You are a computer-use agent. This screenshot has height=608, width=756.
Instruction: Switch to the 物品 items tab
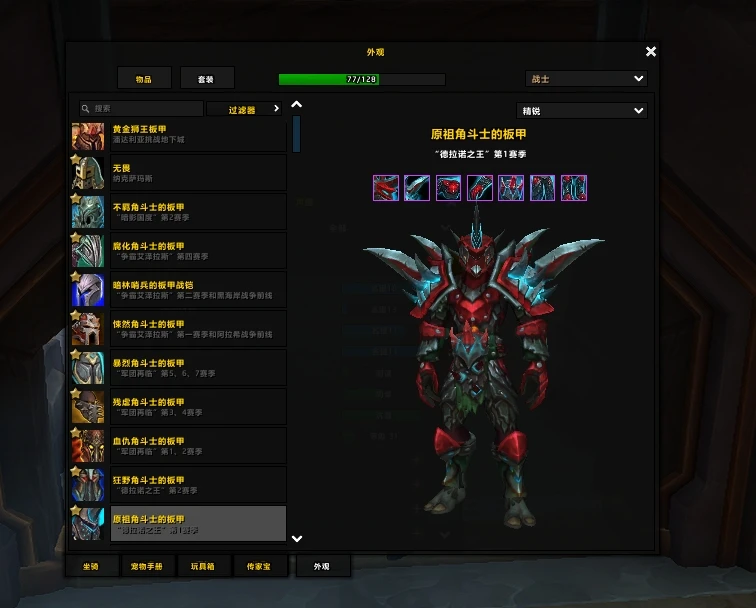(x=144, y=78)
